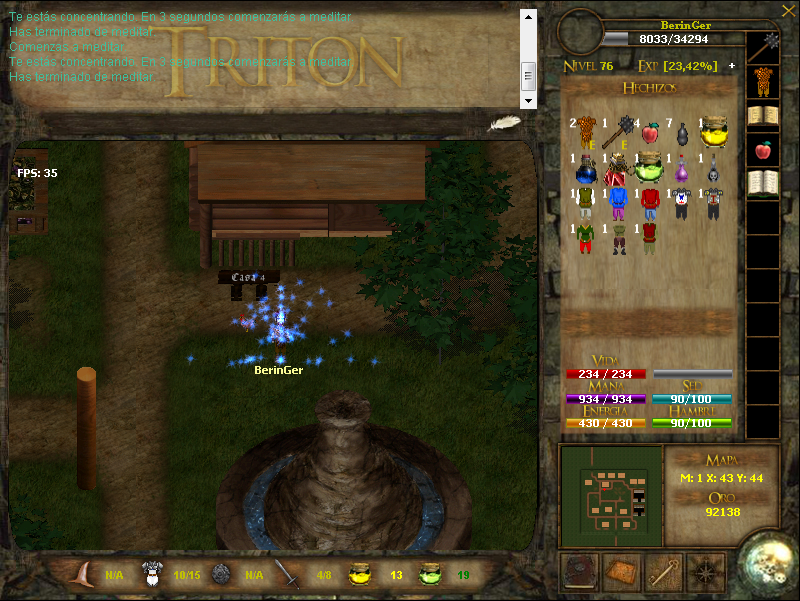Click the golden key button
Viewport: 800px width, 601px height.
click(x=665, y=571)
